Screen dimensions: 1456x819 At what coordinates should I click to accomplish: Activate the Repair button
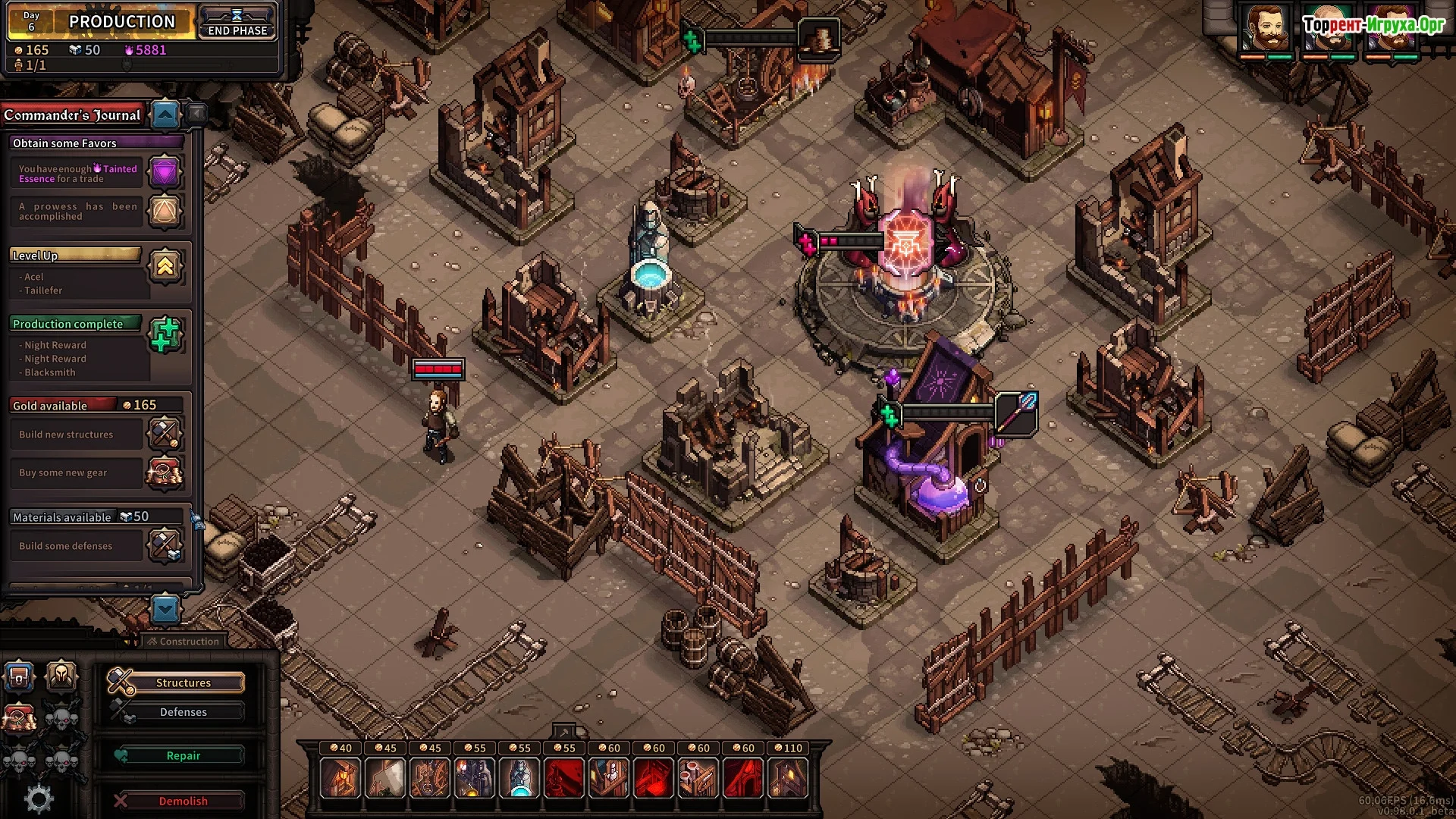(x=183, y=755)
